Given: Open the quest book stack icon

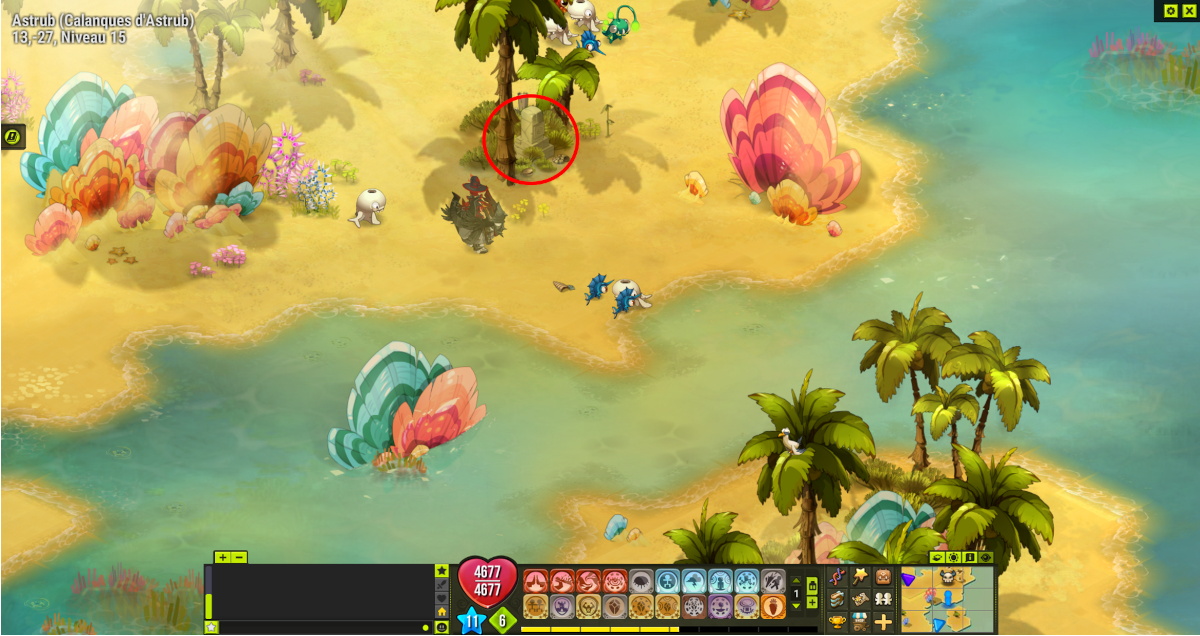Looking at the screenshot, I should [836, 598].
